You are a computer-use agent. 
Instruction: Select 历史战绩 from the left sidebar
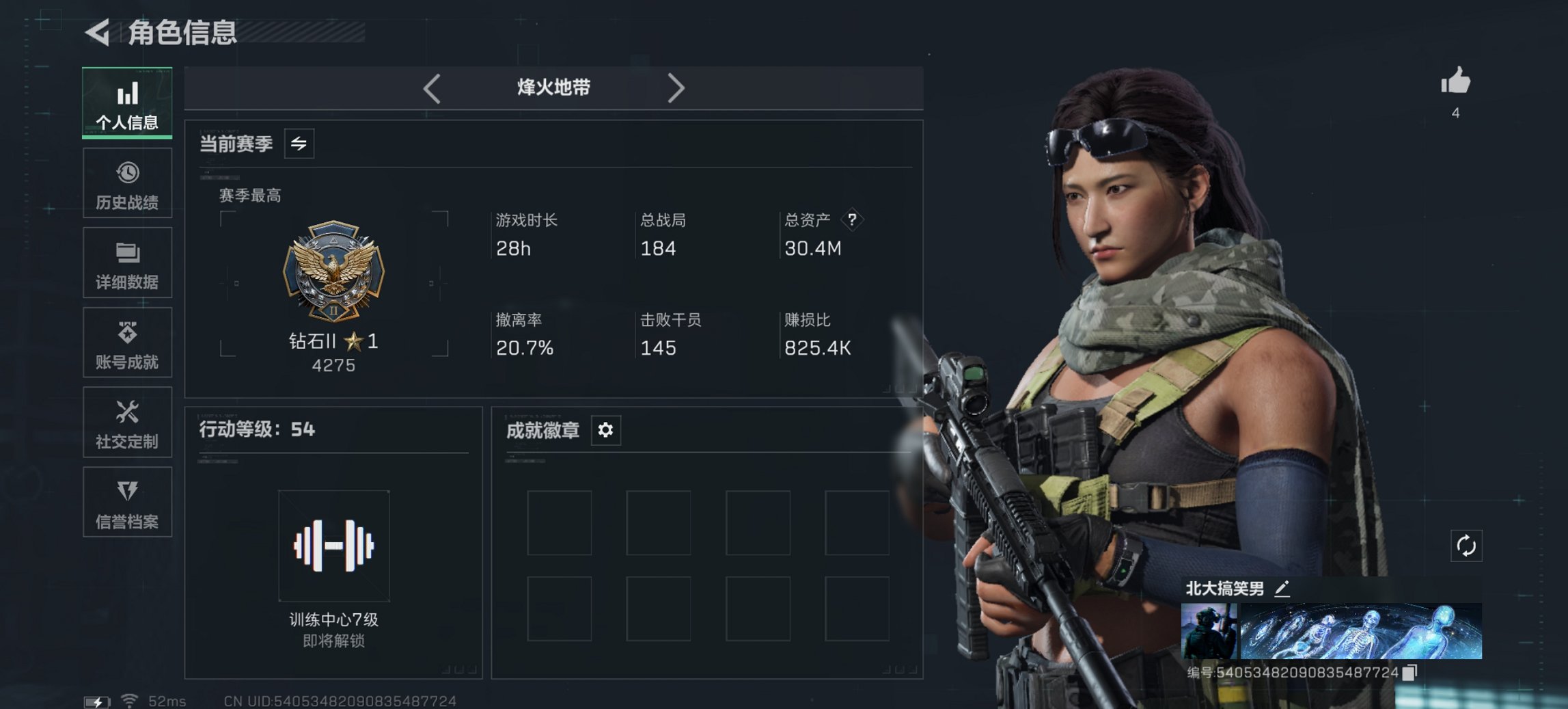click(127, 183)
